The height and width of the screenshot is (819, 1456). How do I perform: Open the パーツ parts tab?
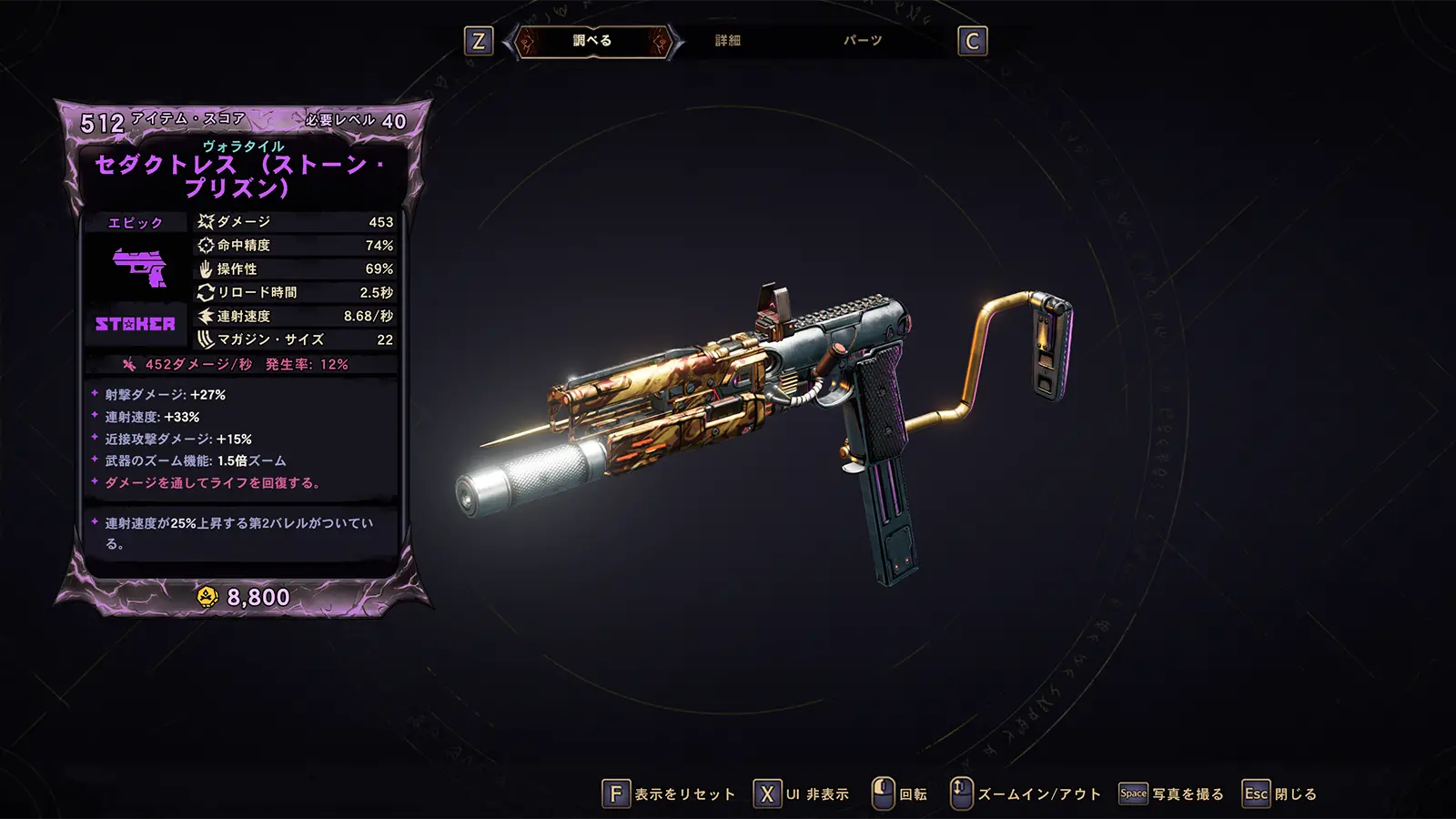(x=862, y=41)
